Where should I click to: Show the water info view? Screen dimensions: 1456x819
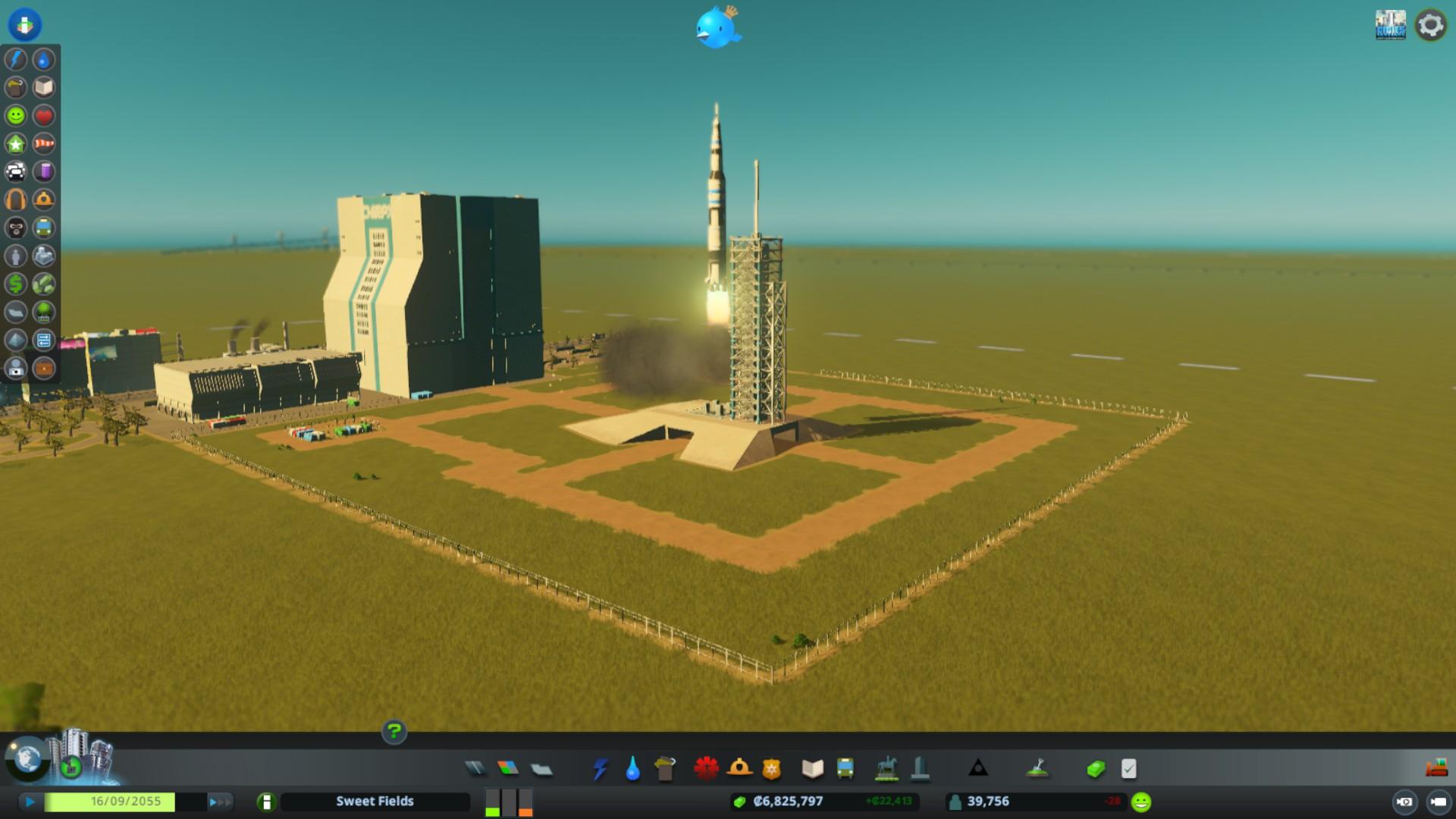pos(44,59)
